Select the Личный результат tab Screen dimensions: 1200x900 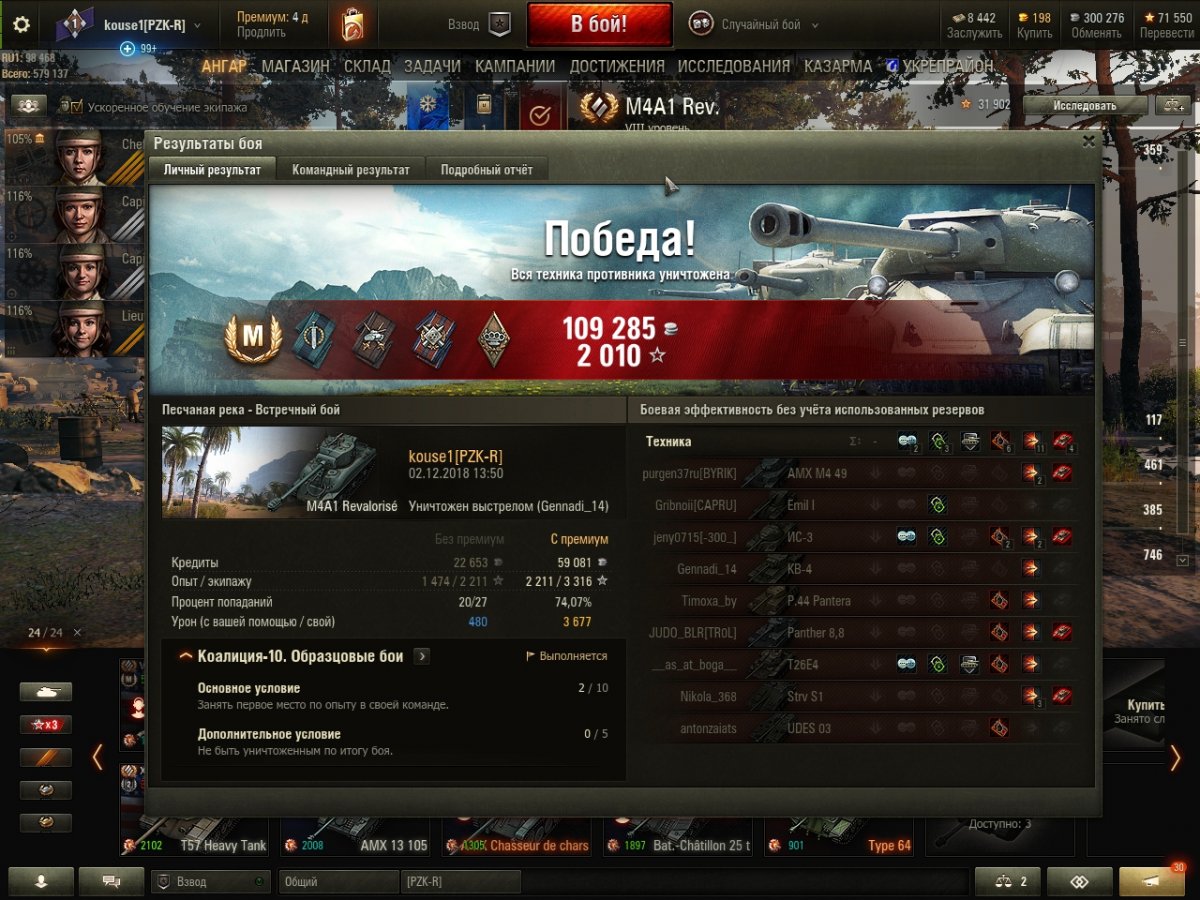(x=212, y=170)
